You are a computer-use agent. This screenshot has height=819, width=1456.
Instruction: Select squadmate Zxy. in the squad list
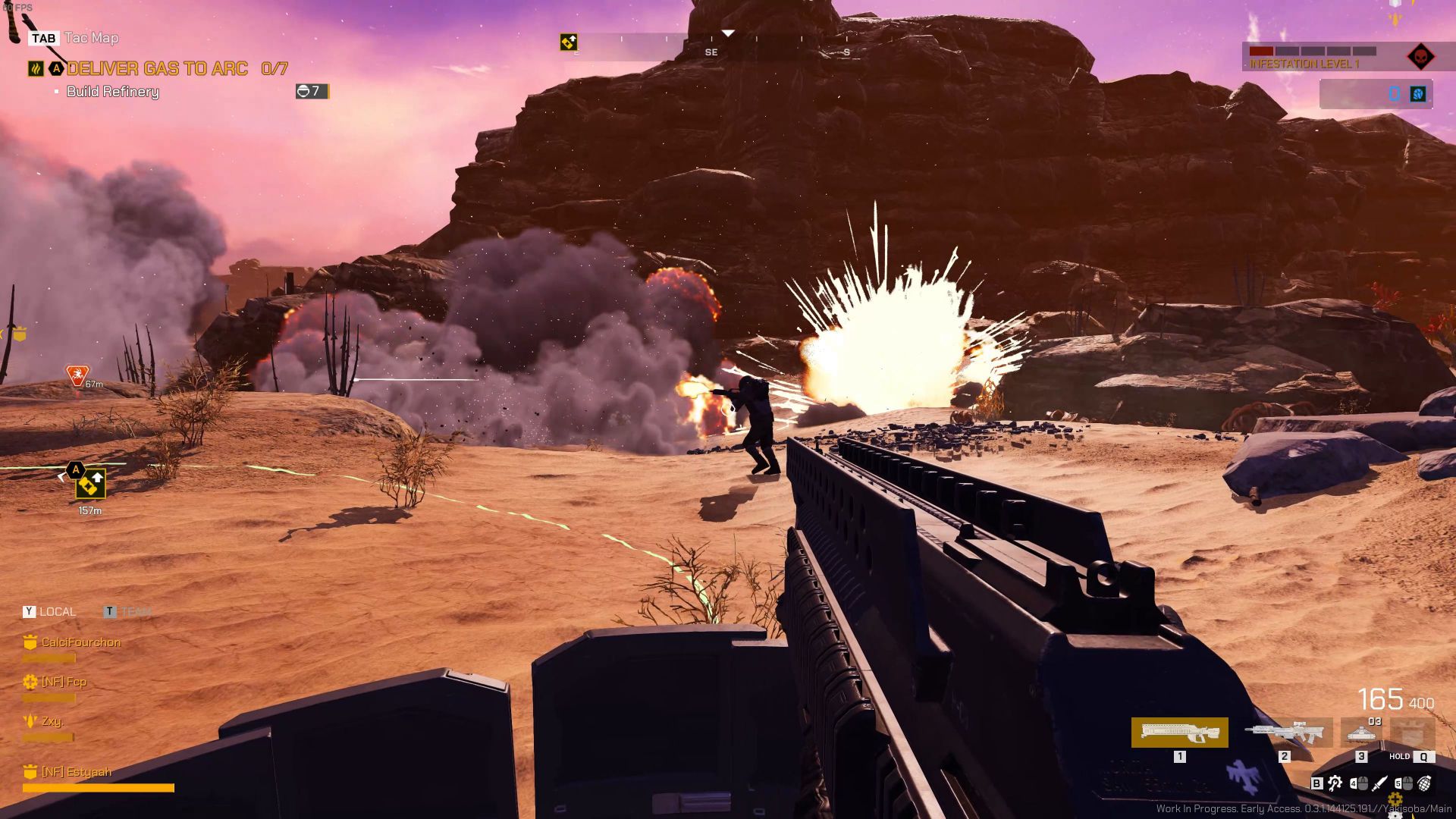pyautogui.click(x=52, y=721)
